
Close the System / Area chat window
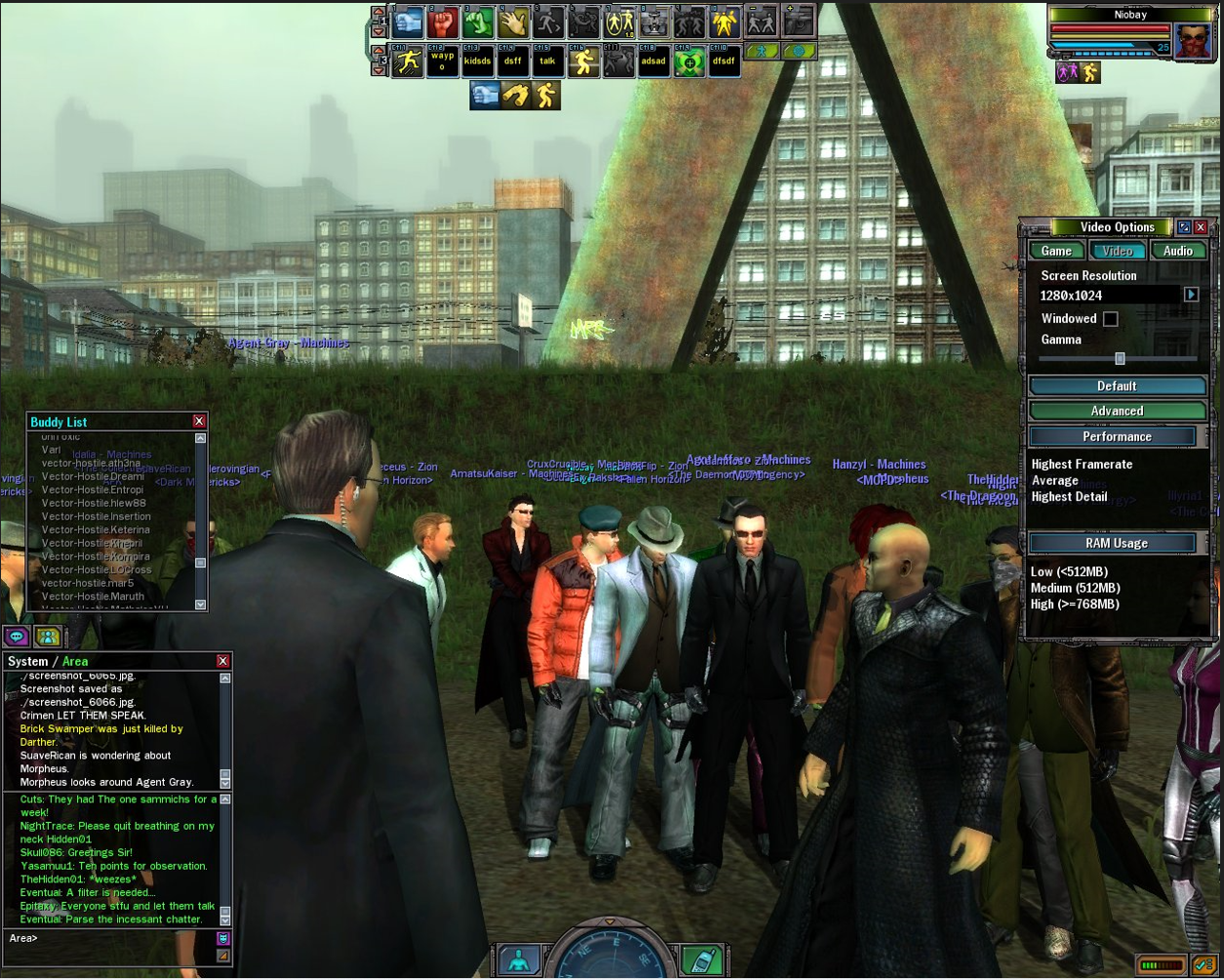tap(222, 661)
